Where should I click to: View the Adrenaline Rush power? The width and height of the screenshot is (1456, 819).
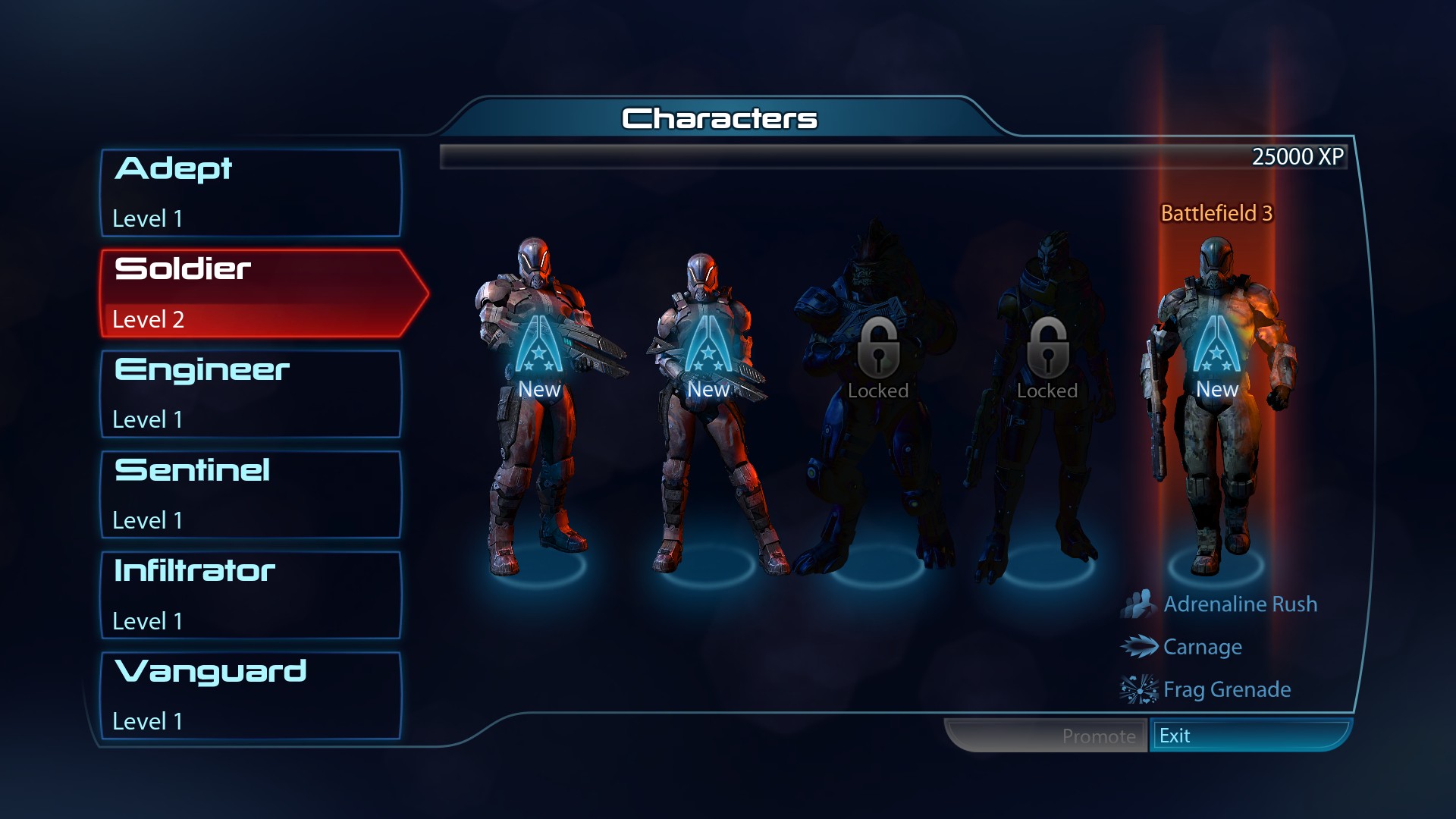[1239, 604]
